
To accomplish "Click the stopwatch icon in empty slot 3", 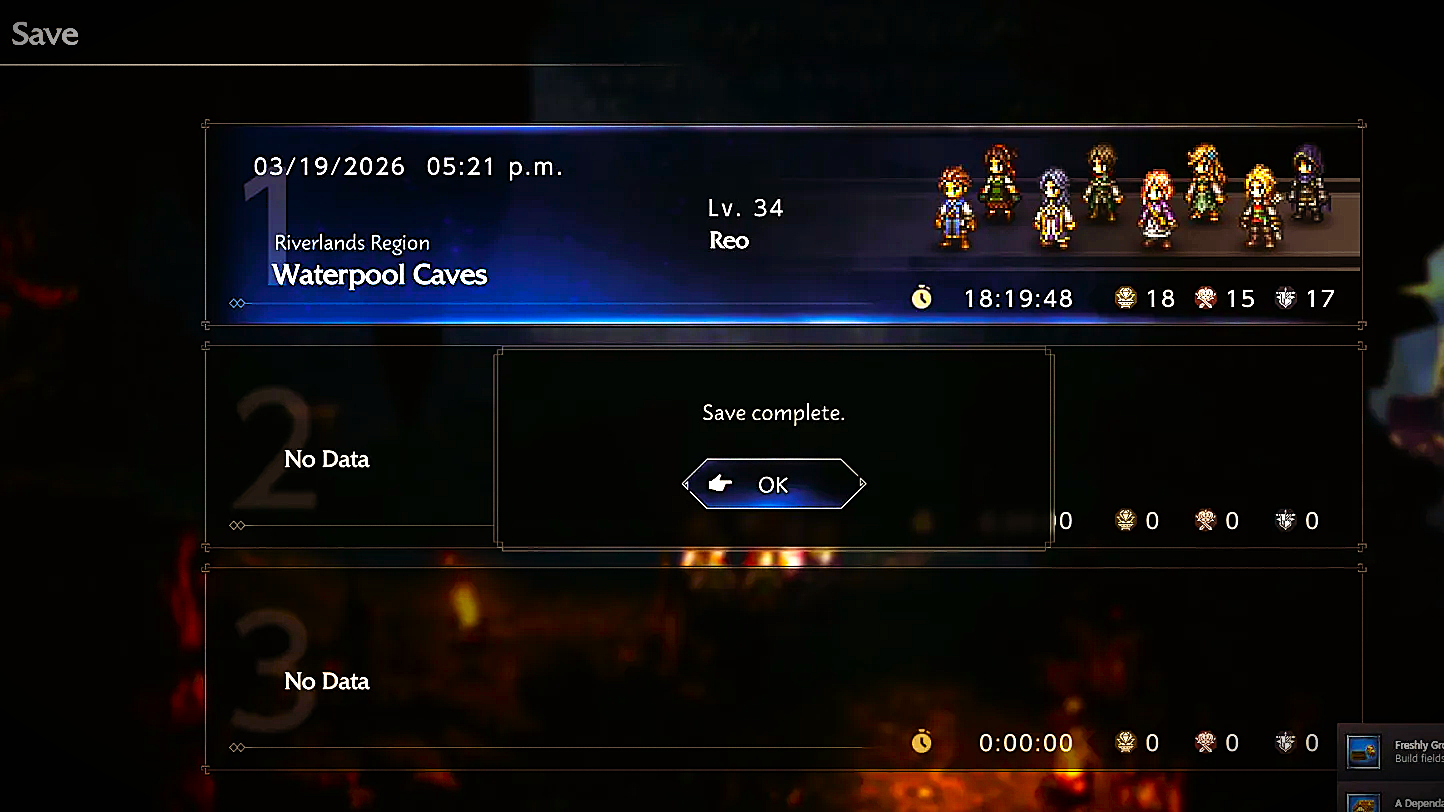I will coord(921,742).
